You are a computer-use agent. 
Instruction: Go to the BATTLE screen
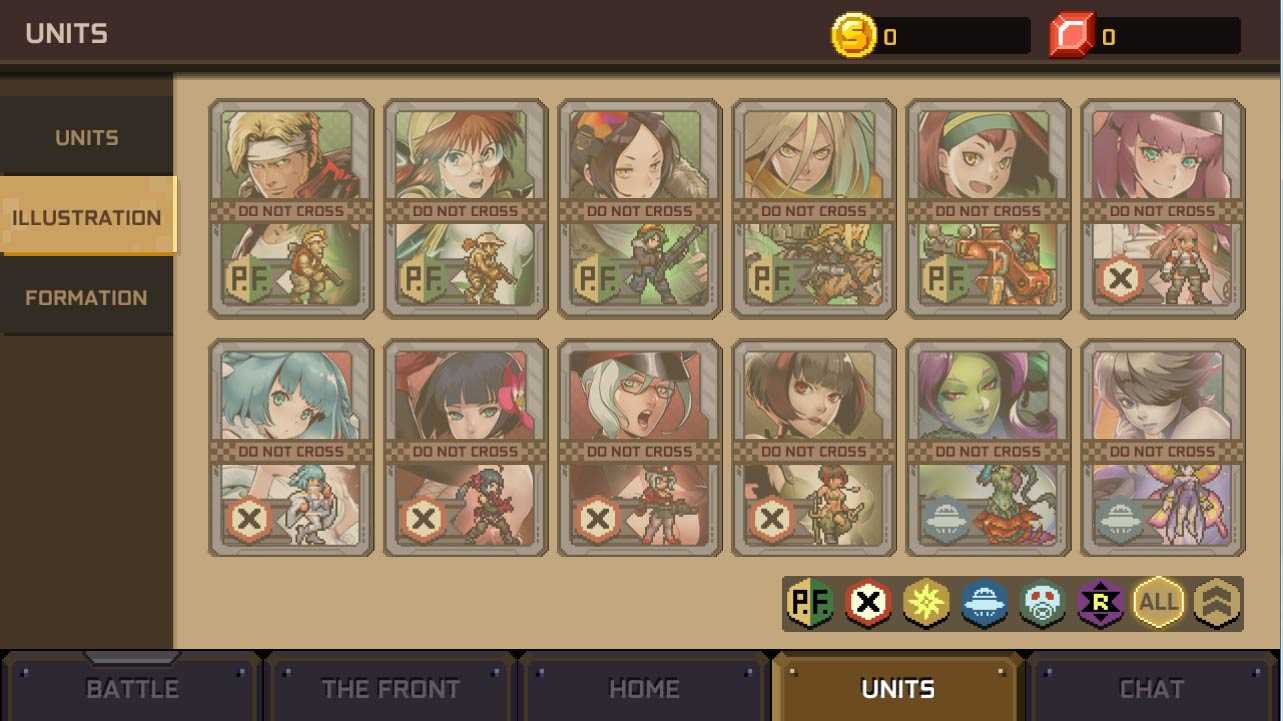tap(132, 688)
